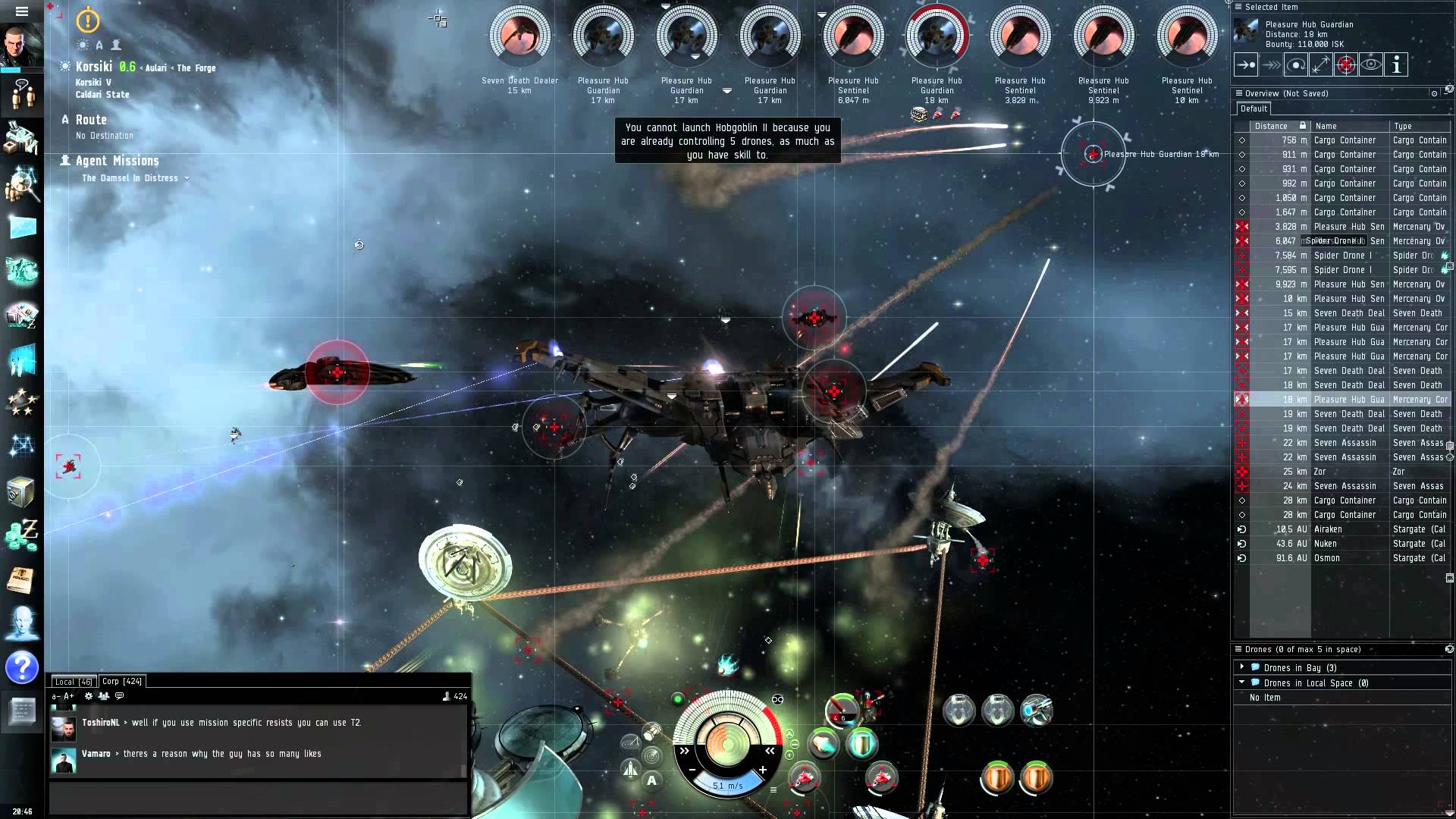1456x819 pixels.
Task: Look at the selected item (eye icon)
Action: (x=1371, y=65)
